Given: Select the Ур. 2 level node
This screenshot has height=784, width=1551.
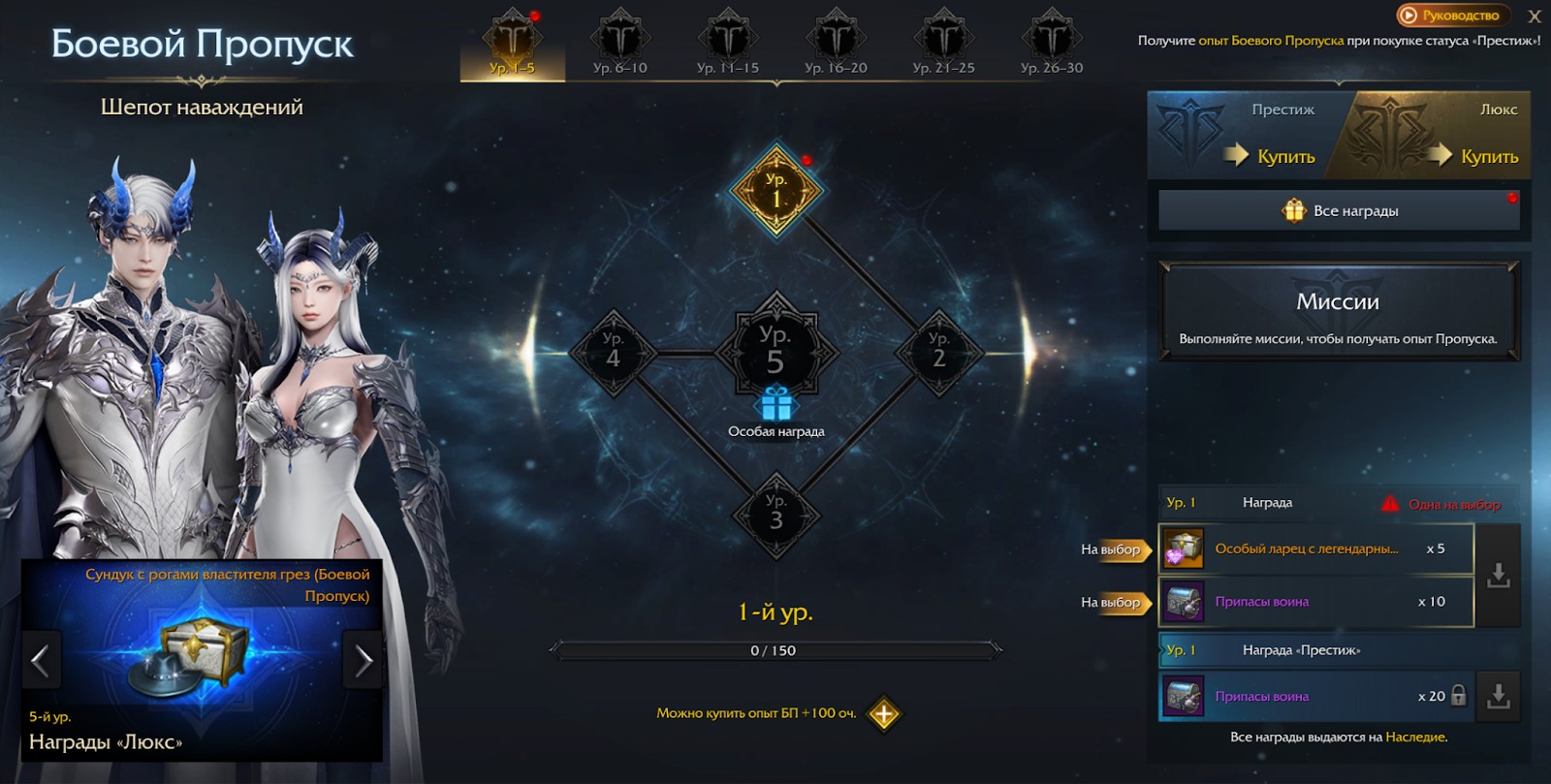Looking at the screenshot, I should [938, 351].
